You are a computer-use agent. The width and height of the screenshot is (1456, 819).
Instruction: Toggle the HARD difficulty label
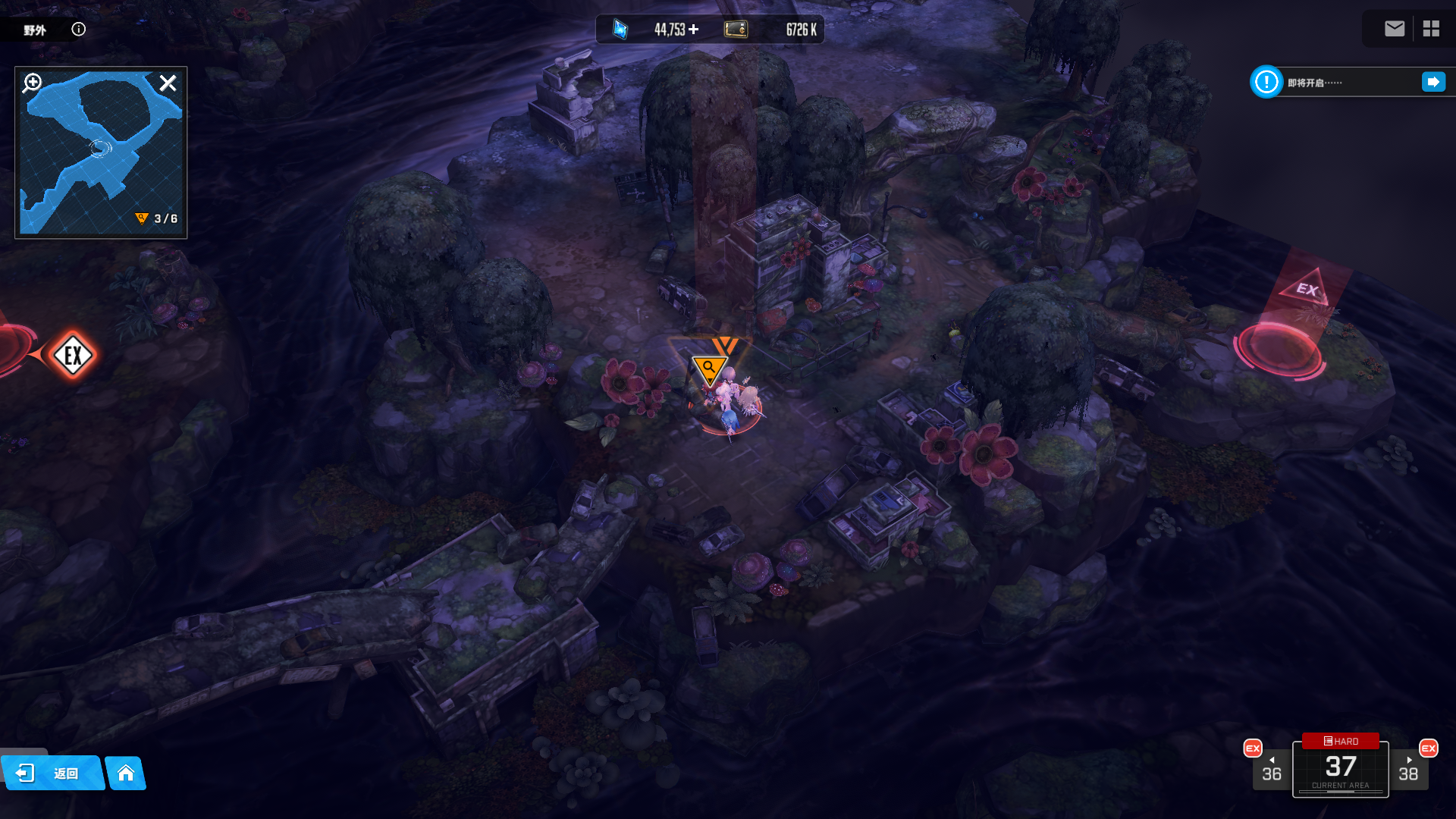[x=1341, y=741]
